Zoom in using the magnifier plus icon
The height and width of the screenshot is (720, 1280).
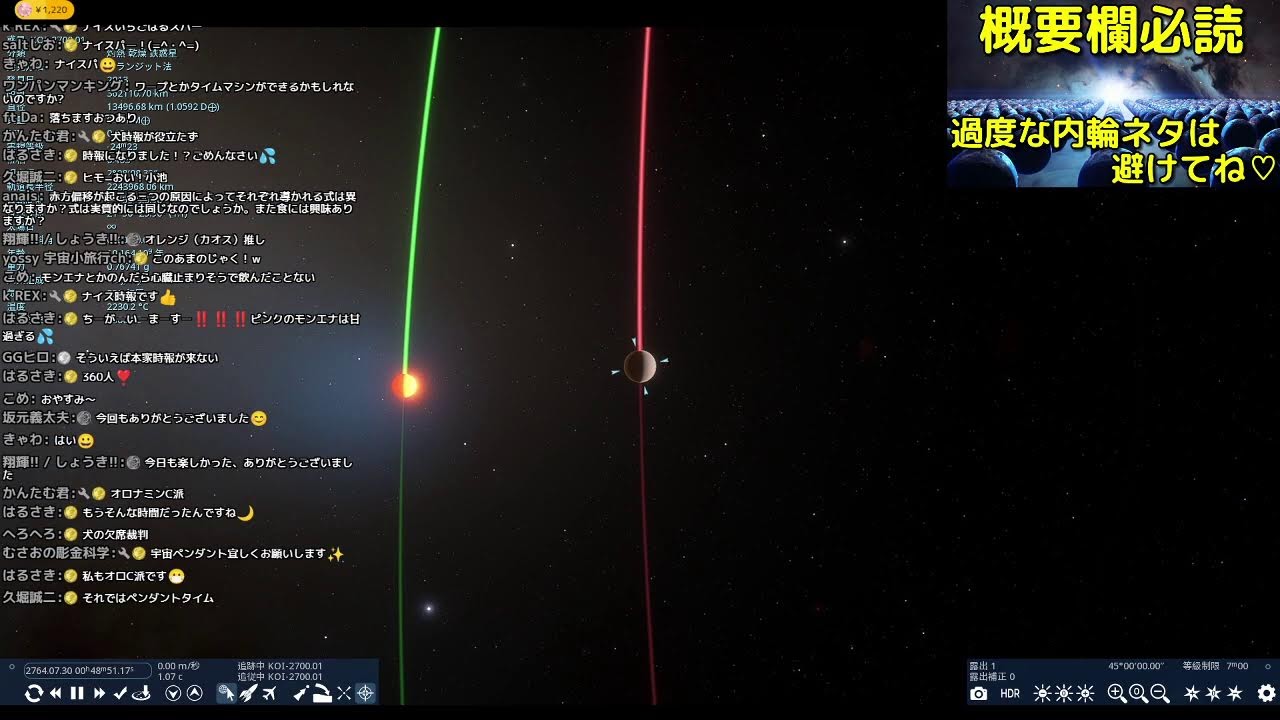[1116, 693]
